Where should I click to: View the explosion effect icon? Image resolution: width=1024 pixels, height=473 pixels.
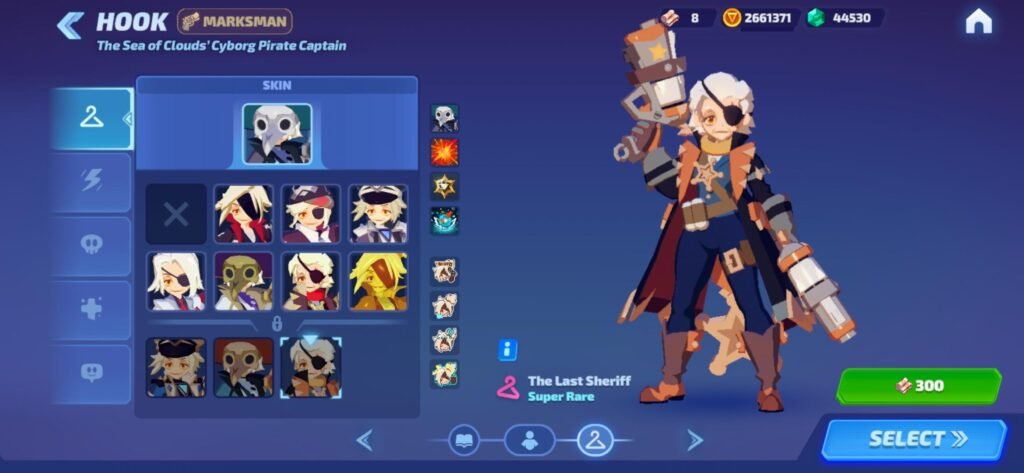[x=445, y=152]
